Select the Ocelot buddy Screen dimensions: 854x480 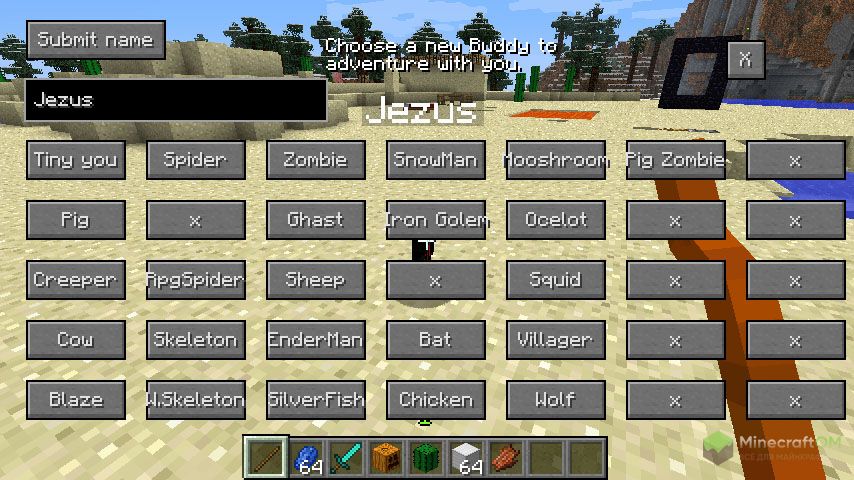pyautogui.click(x=556, y=220)
